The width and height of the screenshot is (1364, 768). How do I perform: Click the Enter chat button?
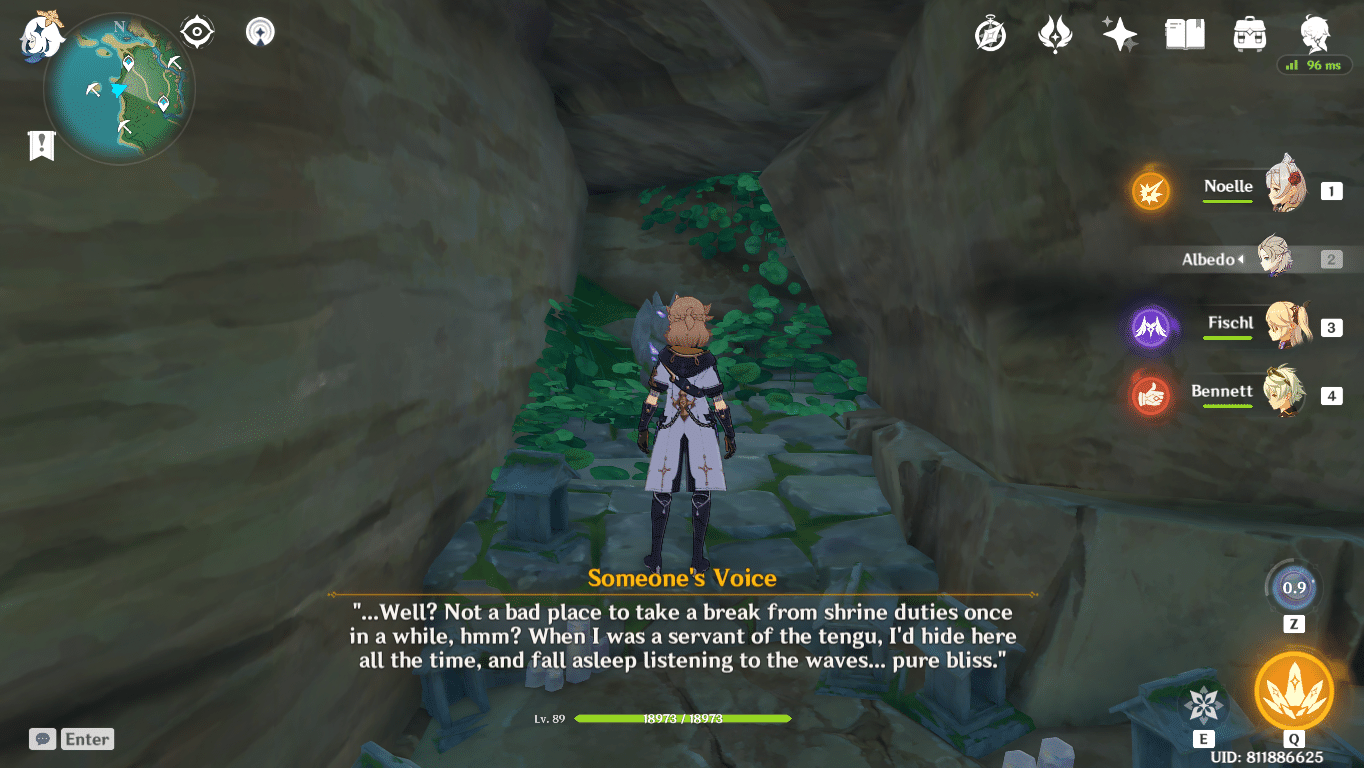tap(87, 739)
